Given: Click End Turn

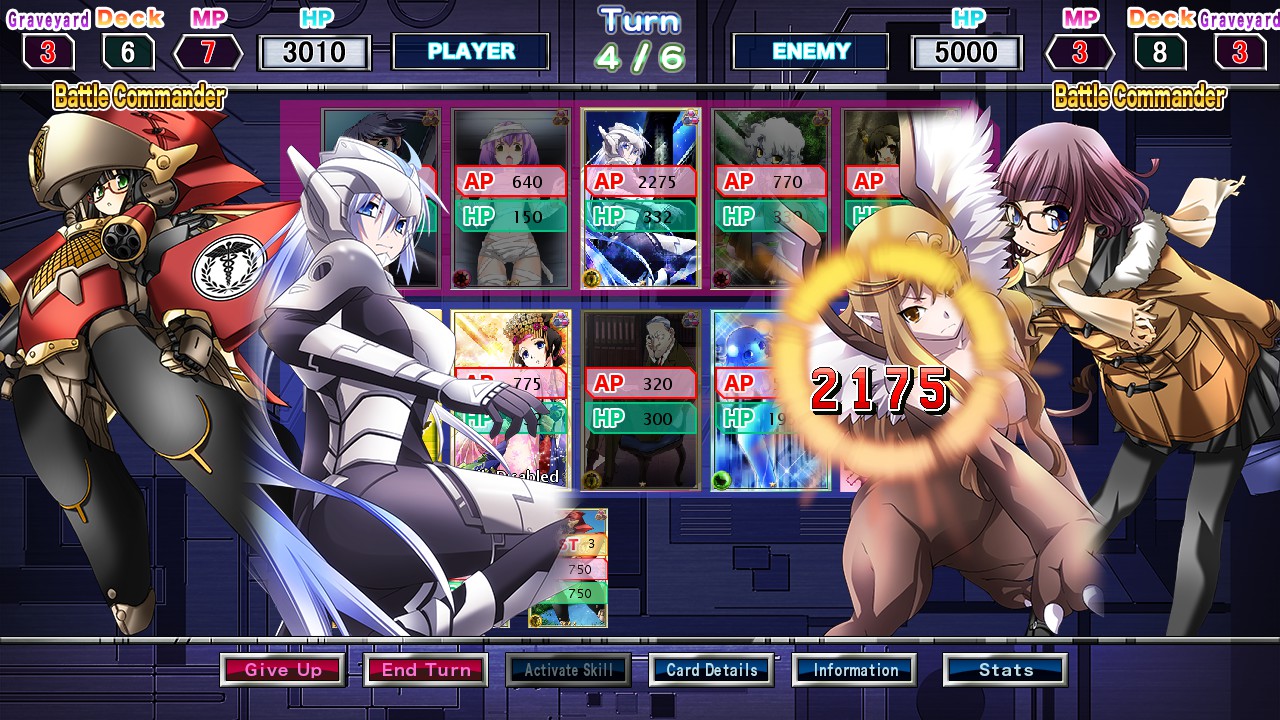Looking at the screenshot, I should click(426, 669).
